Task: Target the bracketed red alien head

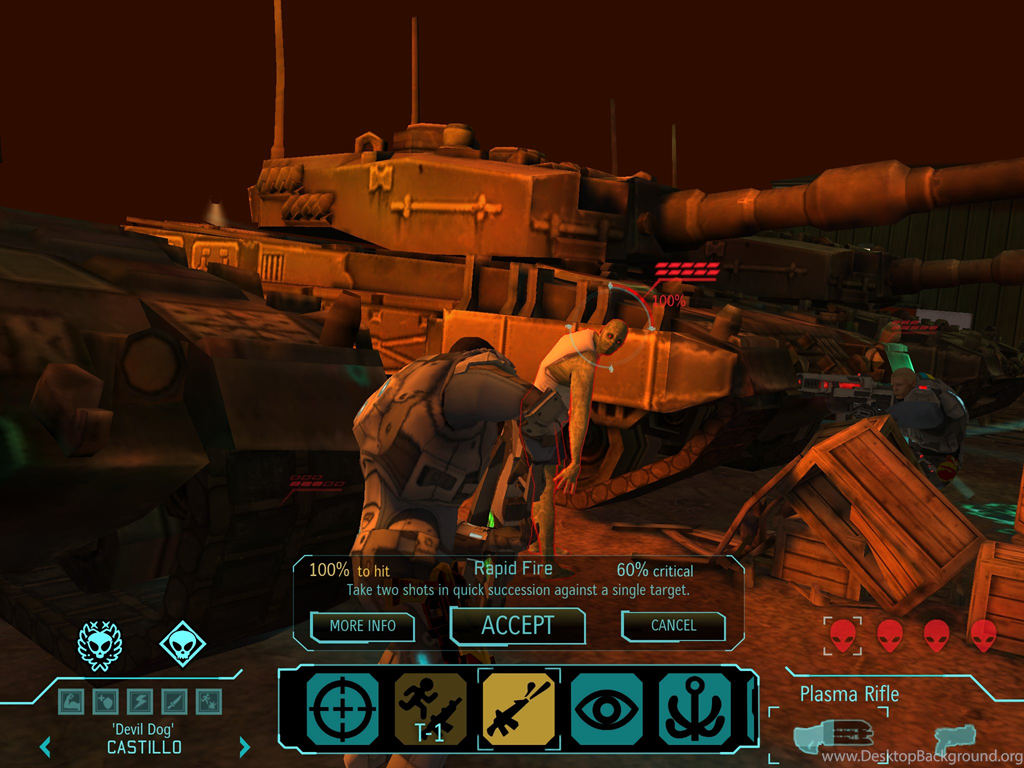Action: [x=843, y=635]
